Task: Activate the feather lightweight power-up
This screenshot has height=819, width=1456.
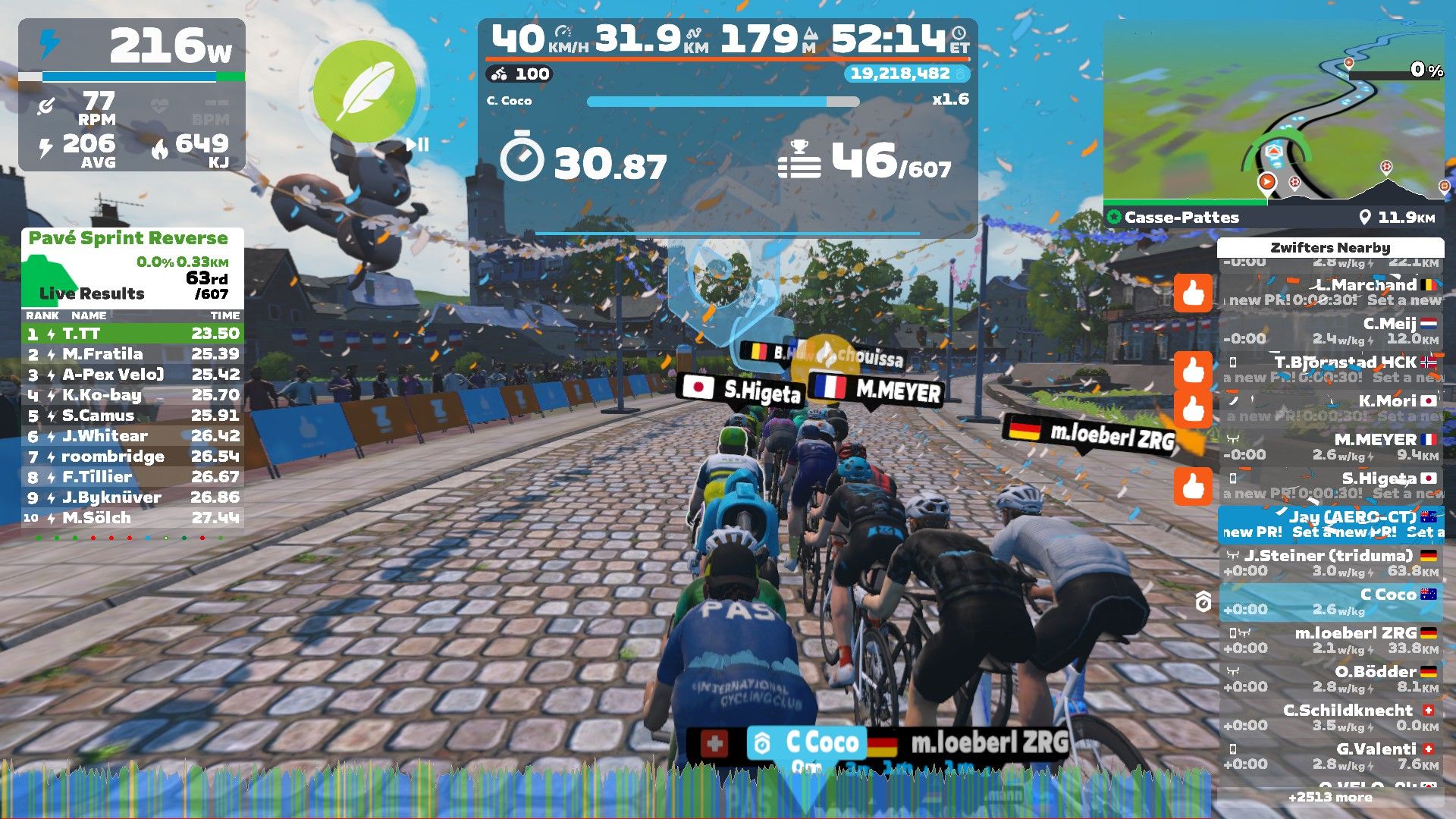Action: (x=365, y=92)
